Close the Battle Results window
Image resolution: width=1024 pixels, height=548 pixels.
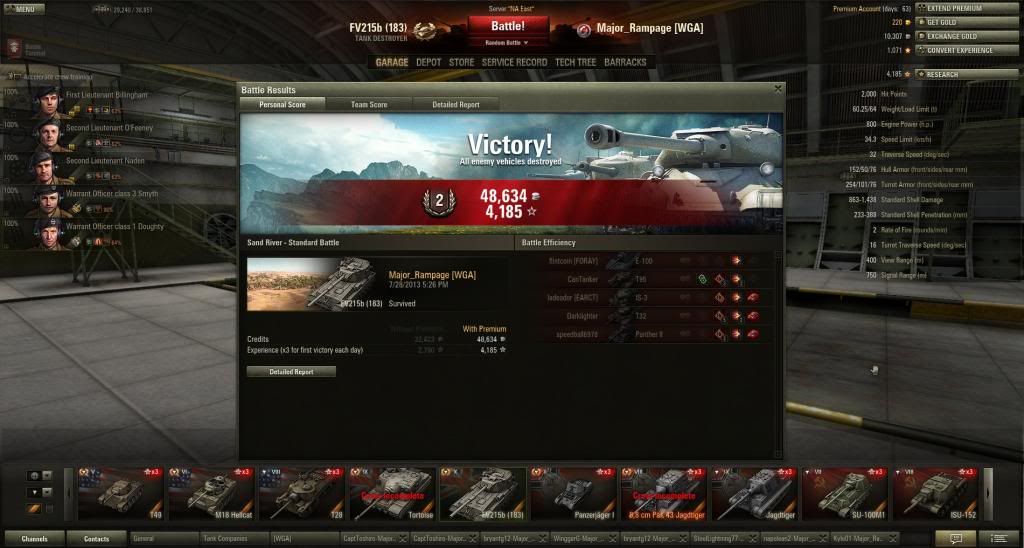click(x=777, y=89)
